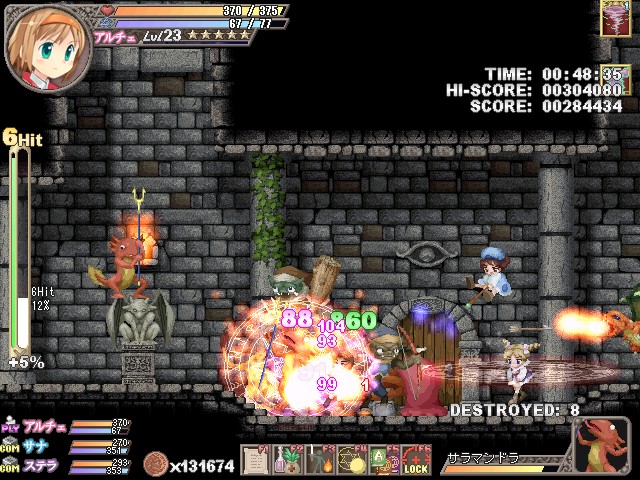
Task: Click the copper coin currency icon
Action: pos(156,465)
